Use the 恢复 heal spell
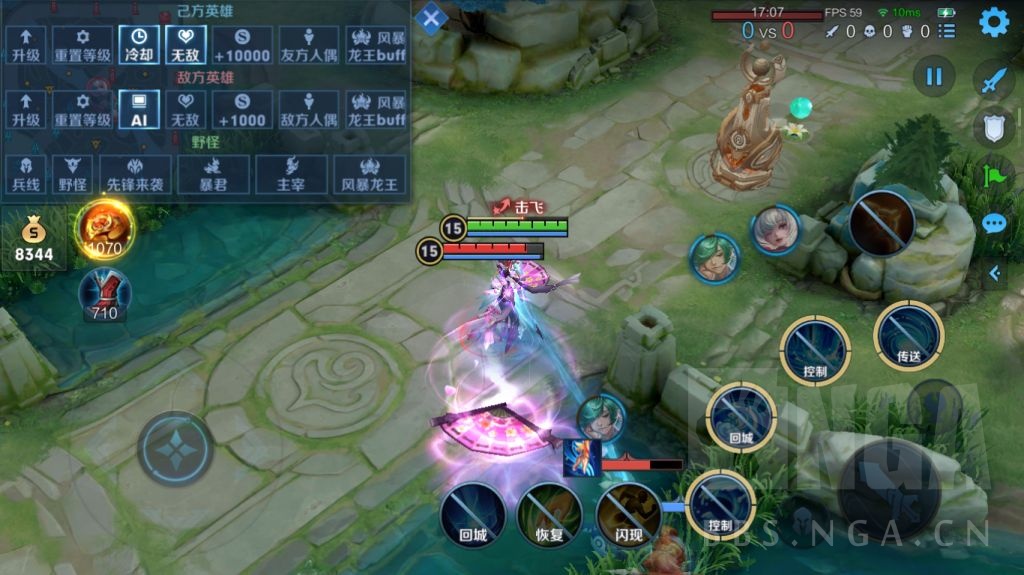Screen dimensions: 1024x575 click(x=549, y=515)
